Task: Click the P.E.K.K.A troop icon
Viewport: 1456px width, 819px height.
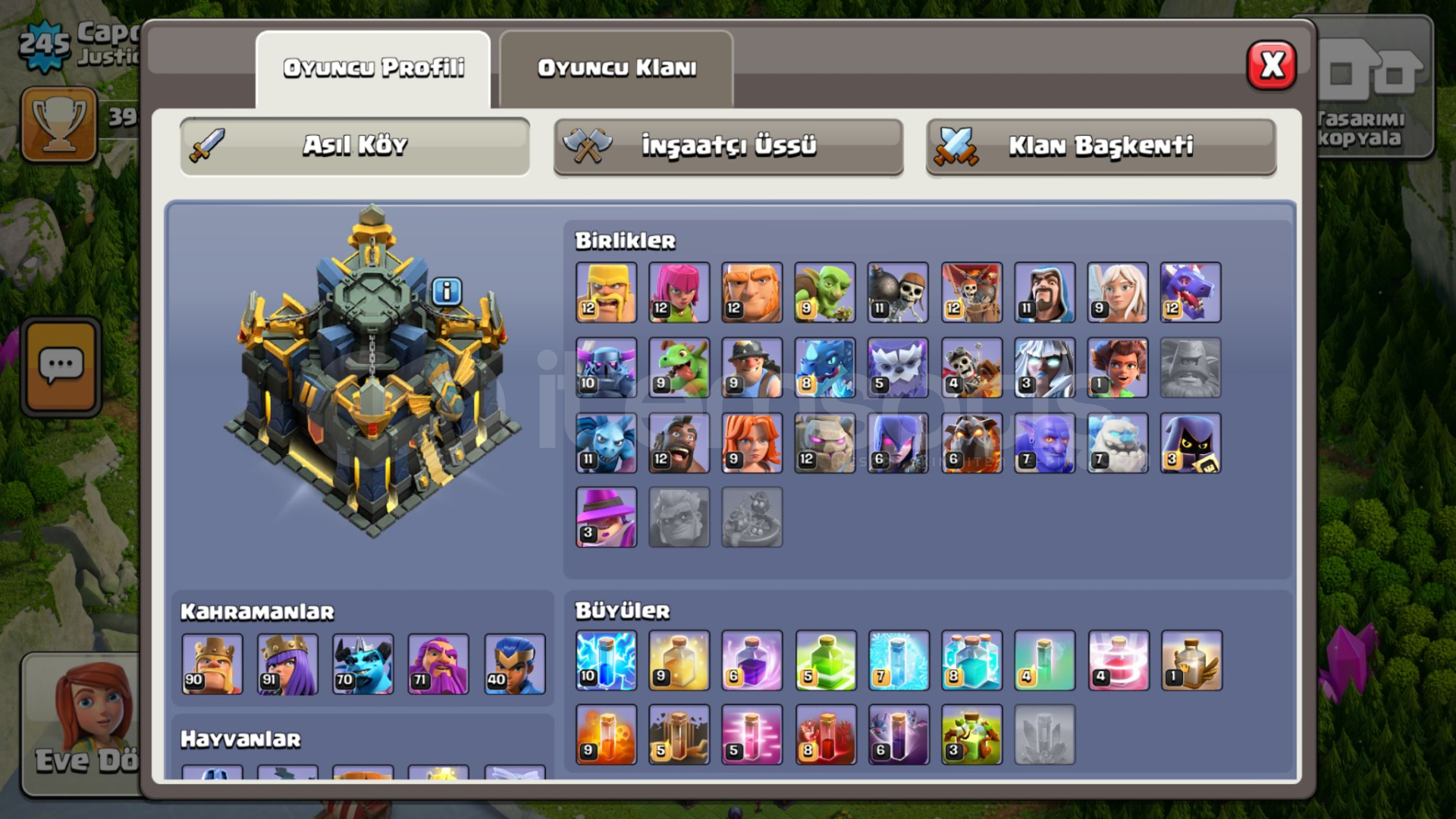Action: coord(606,368)
